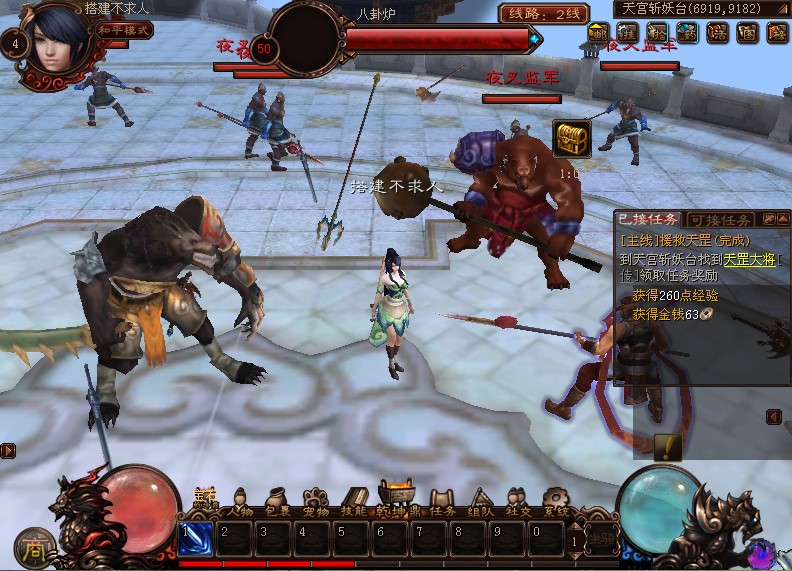
Task: Select the 已接任务 accepted quests tab
Action: (647, 220)
